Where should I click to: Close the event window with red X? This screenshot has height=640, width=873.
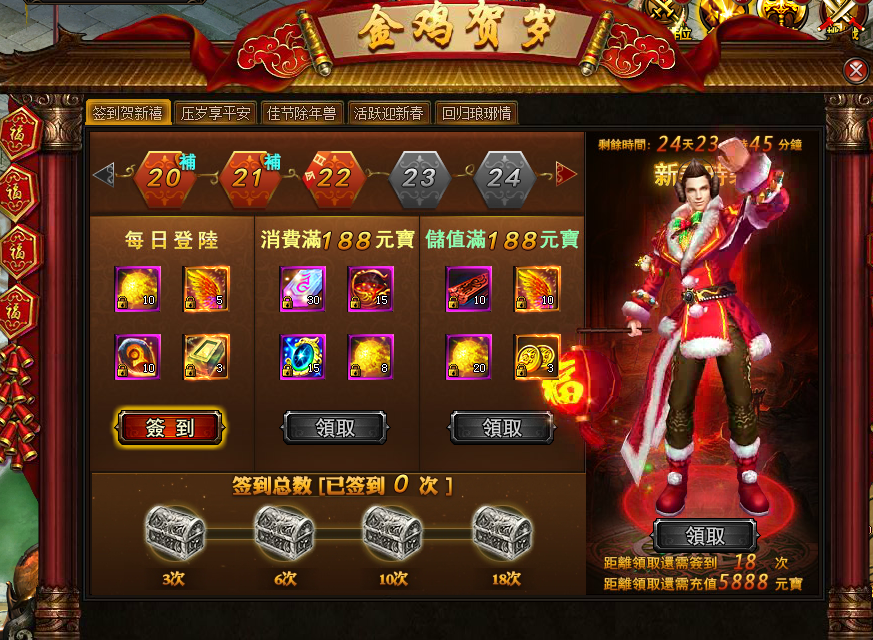click(855, 70)
